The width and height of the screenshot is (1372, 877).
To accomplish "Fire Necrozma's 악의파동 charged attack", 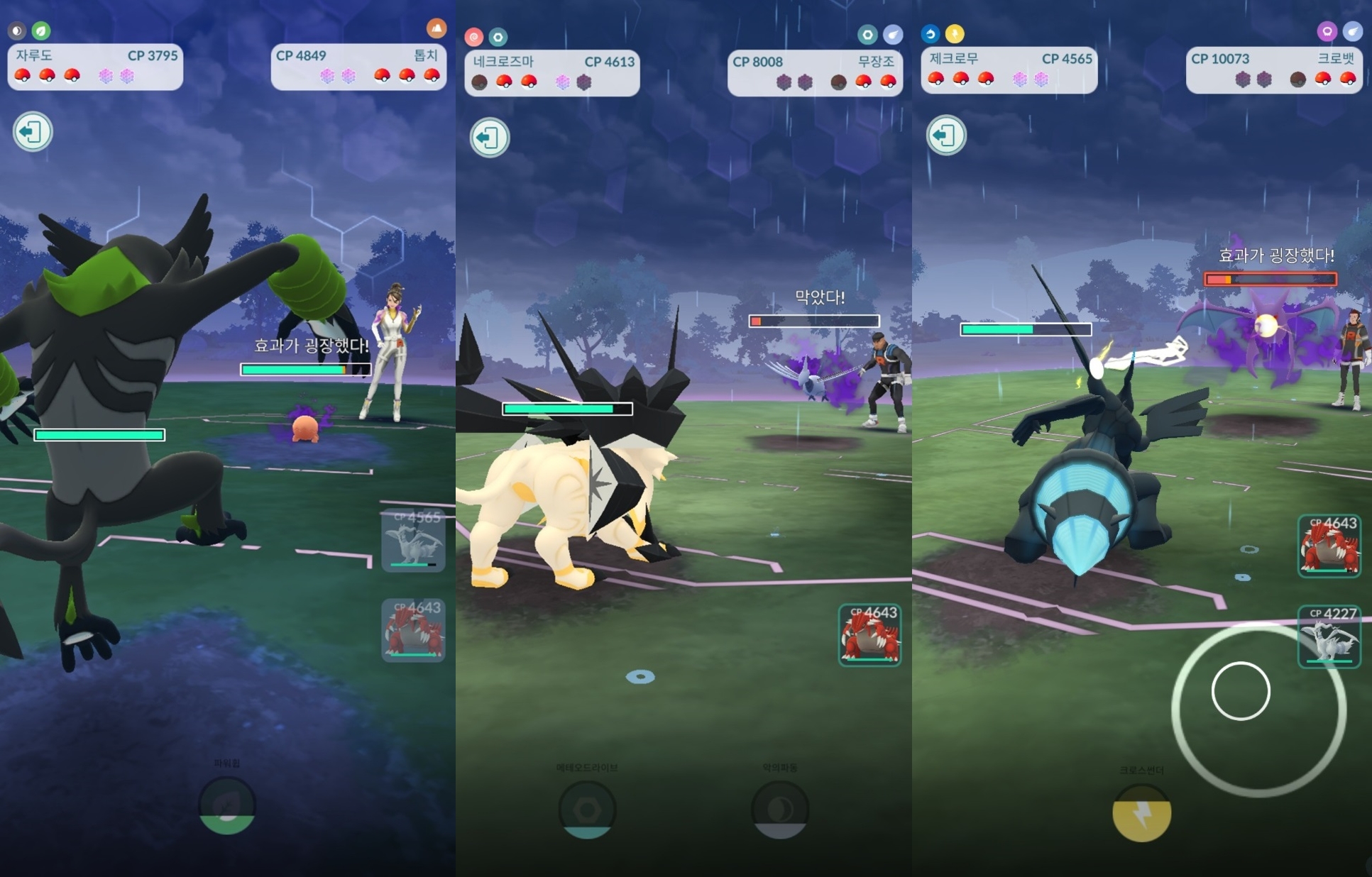I will pos(780,810).
